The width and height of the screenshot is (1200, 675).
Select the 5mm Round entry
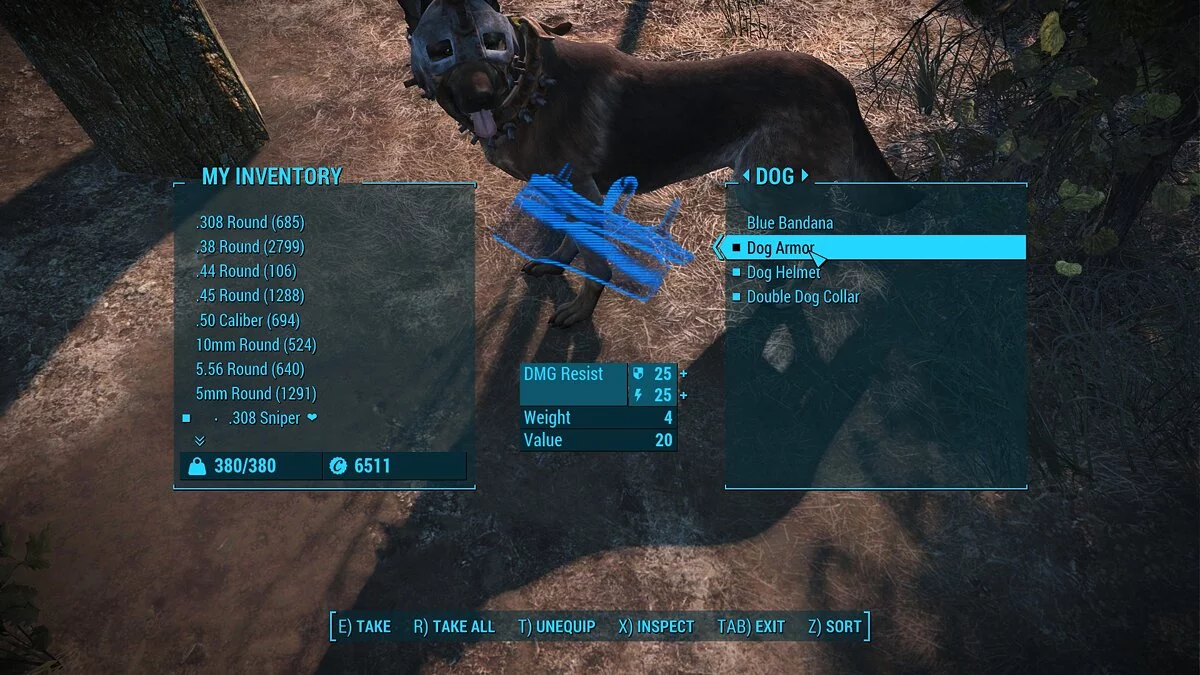pos(256,393)
